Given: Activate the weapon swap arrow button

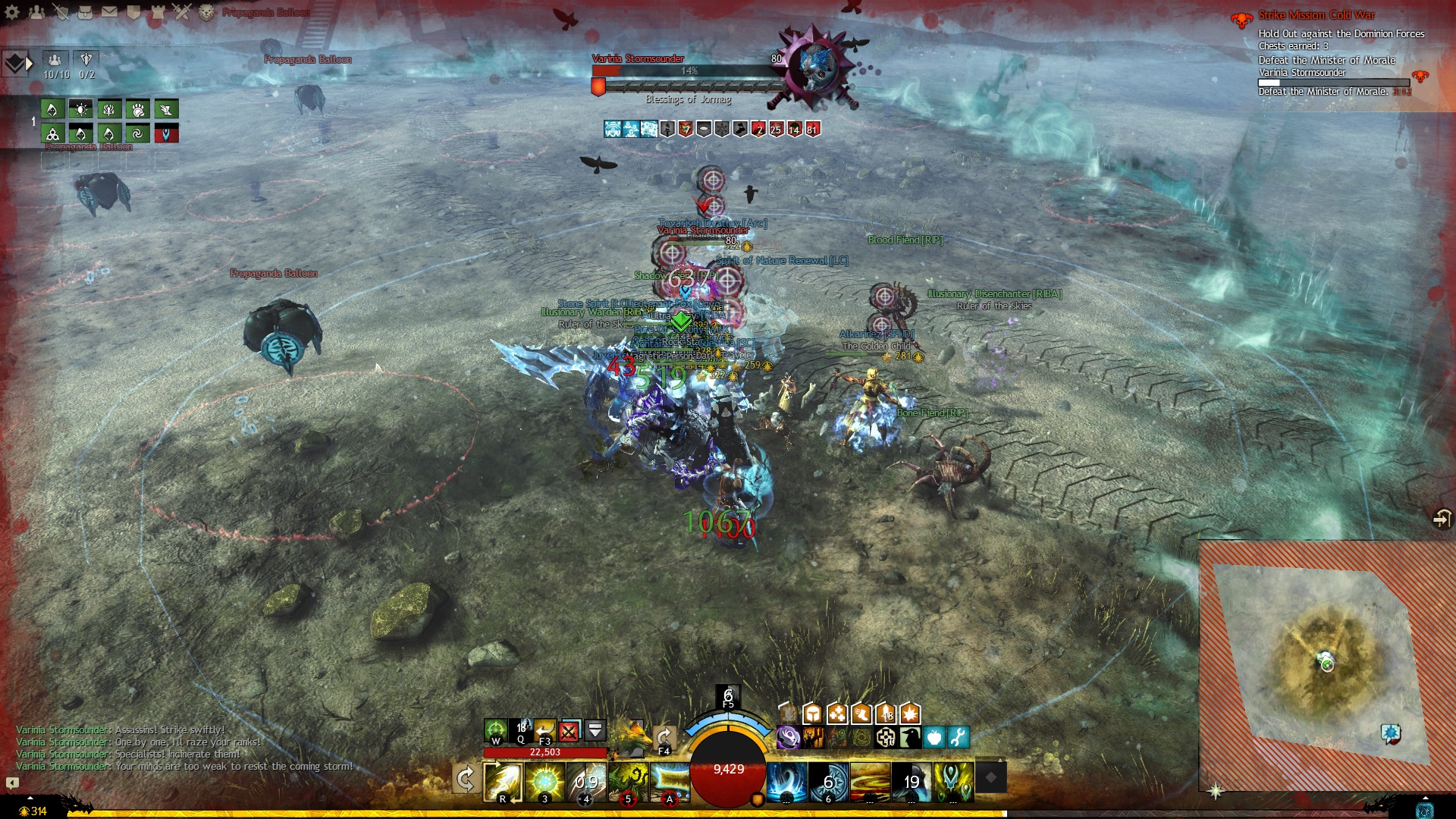Looking at the screenshot, I should coord(465,779).
